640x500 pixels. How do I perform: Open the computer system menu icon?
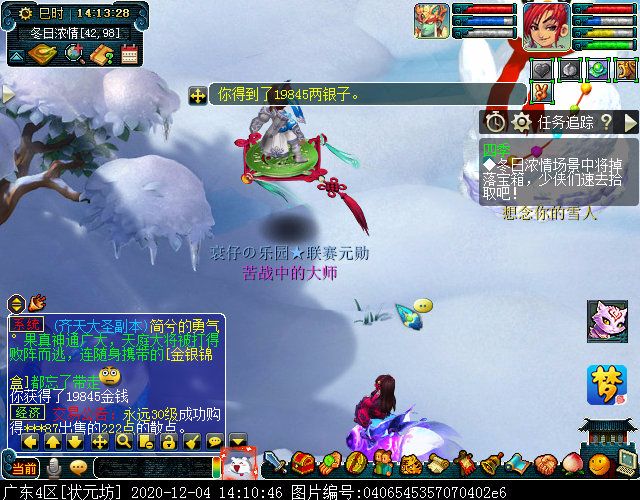point(626,462)
